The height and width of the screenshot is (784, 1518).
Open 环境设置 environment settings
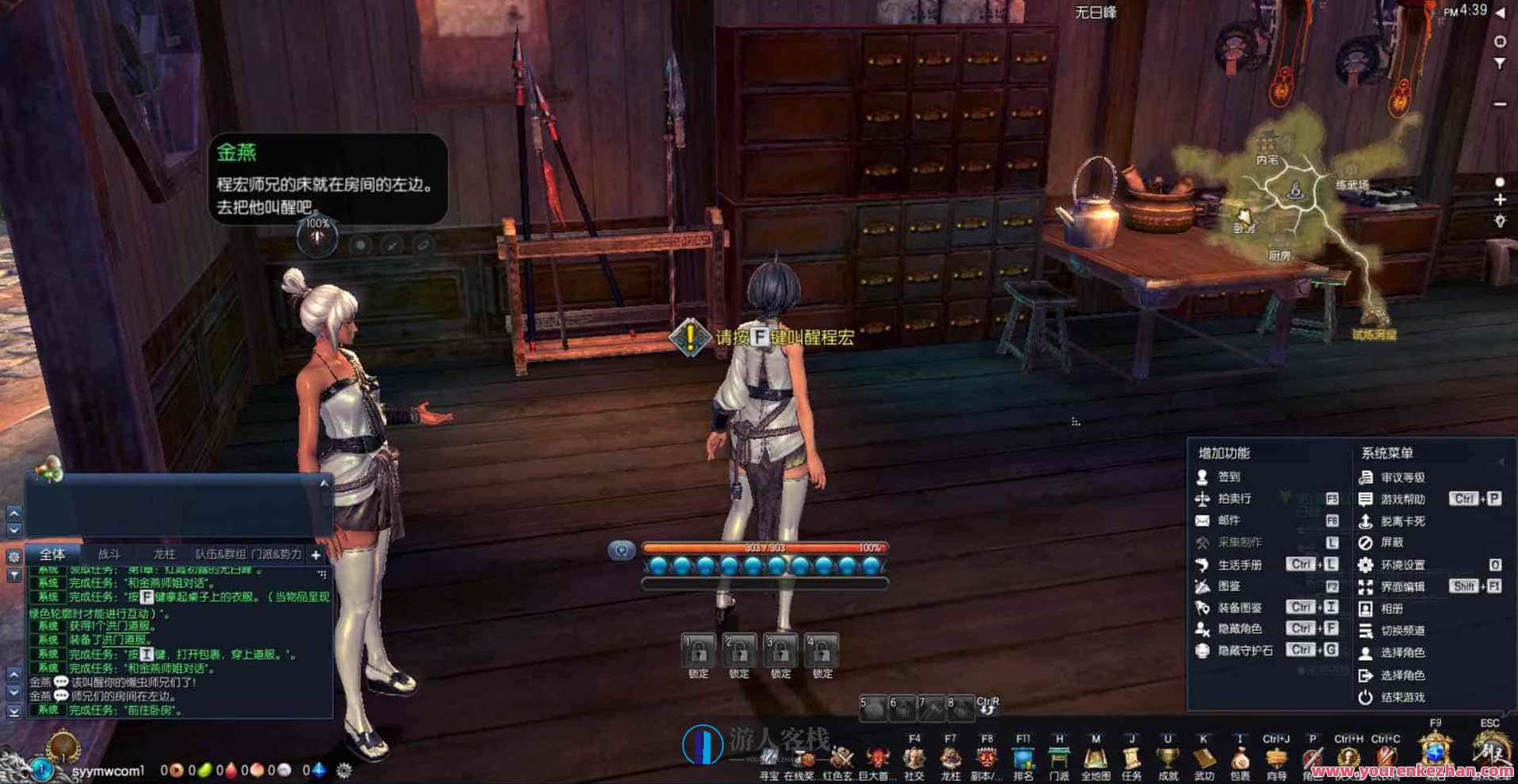(1402, 565)
